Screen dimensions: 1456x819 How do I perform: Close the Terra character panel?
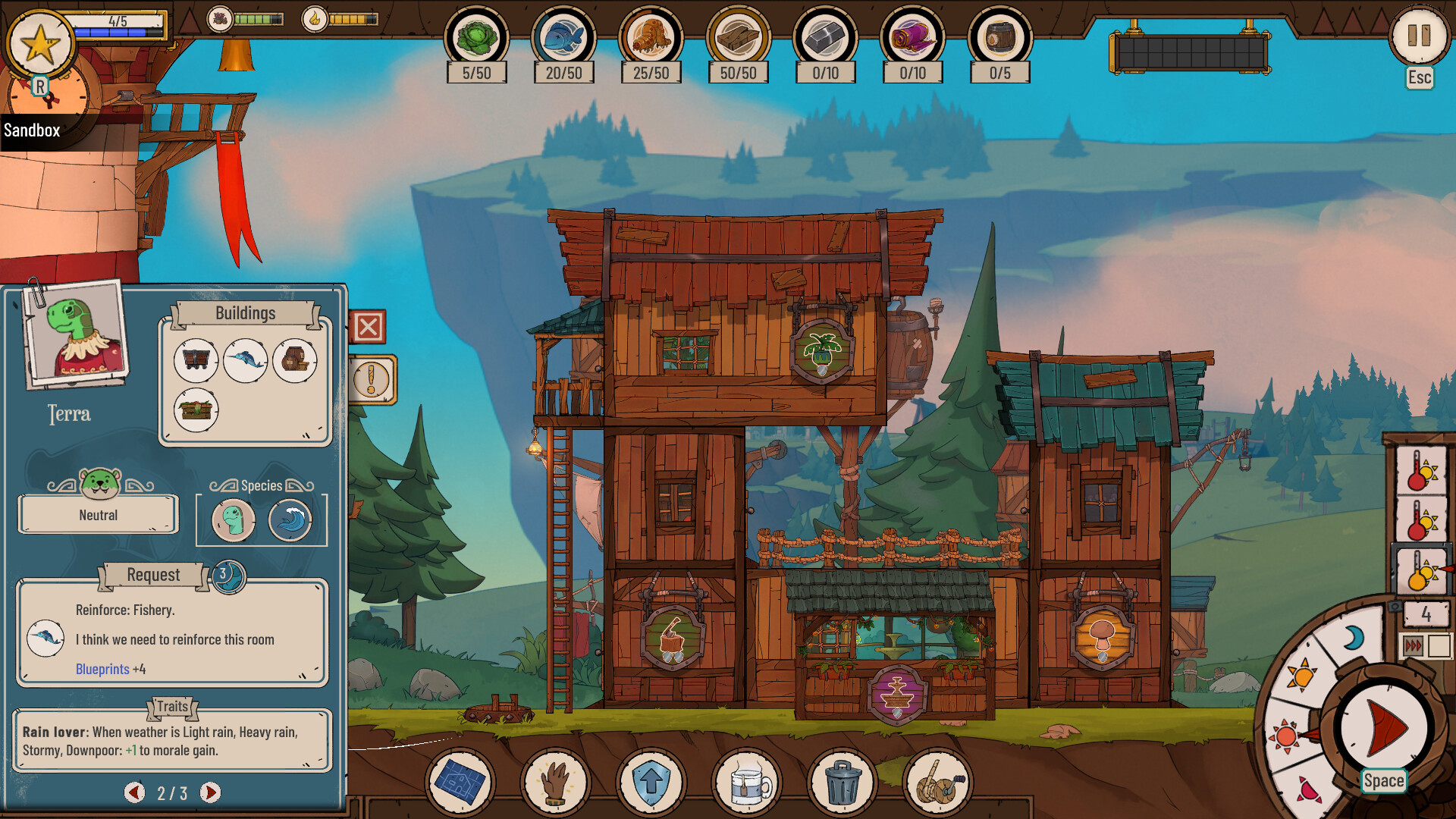[369, 328]
